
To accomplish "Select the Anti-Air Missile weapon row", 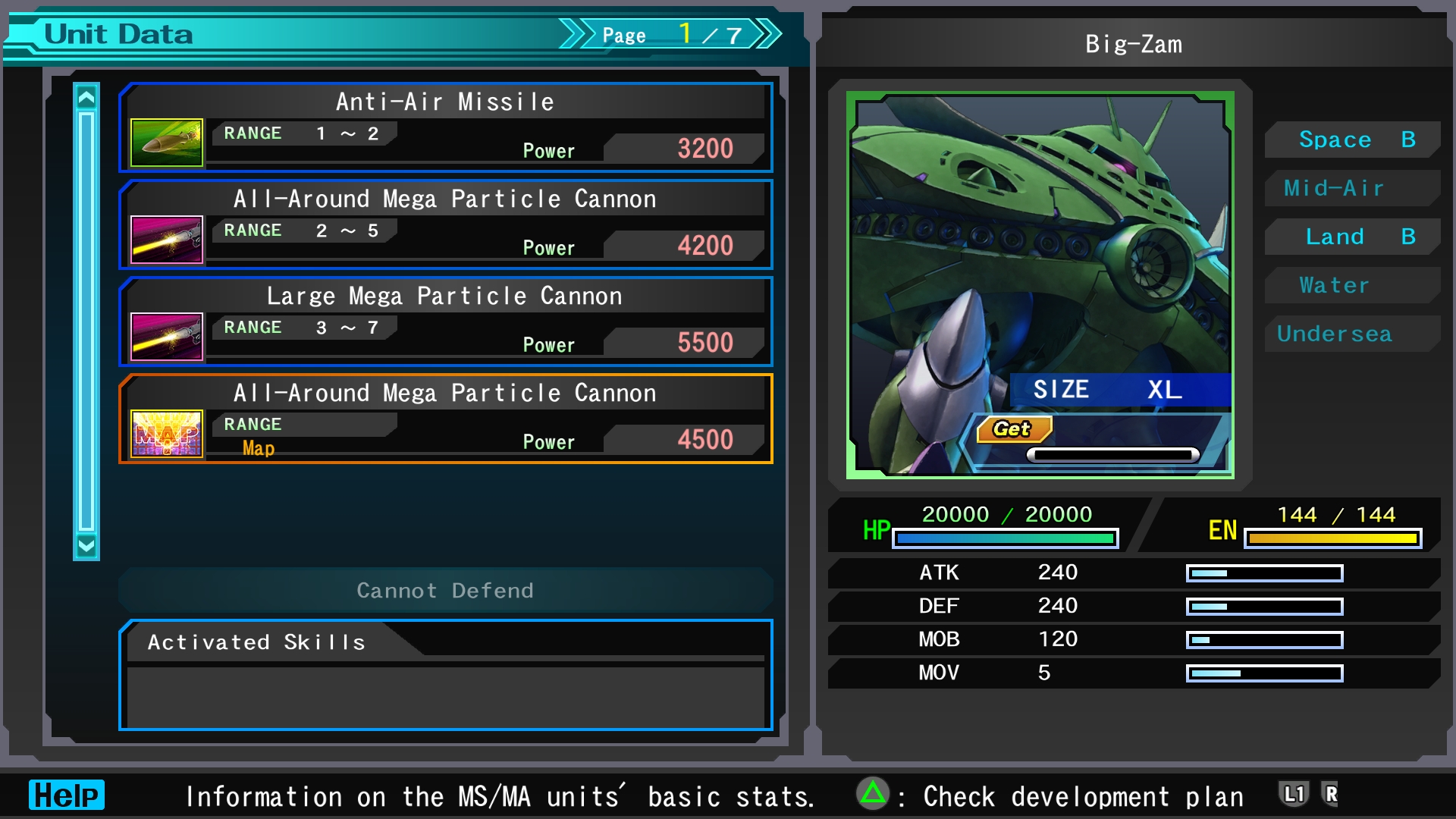I will (446, 127).
